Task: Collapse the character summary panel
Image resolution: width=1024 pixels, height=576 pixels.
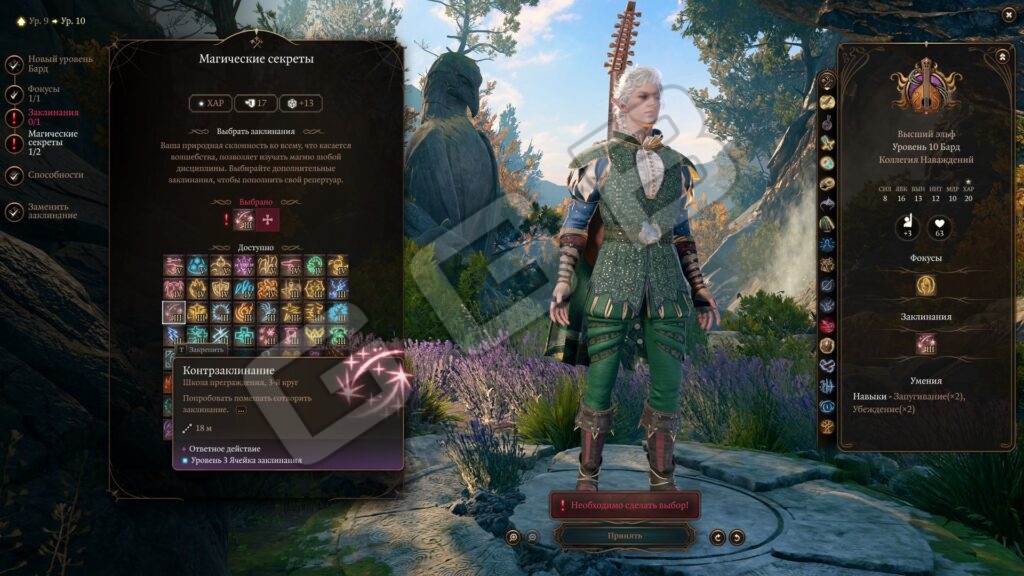Action: (x=1002, y=57)
